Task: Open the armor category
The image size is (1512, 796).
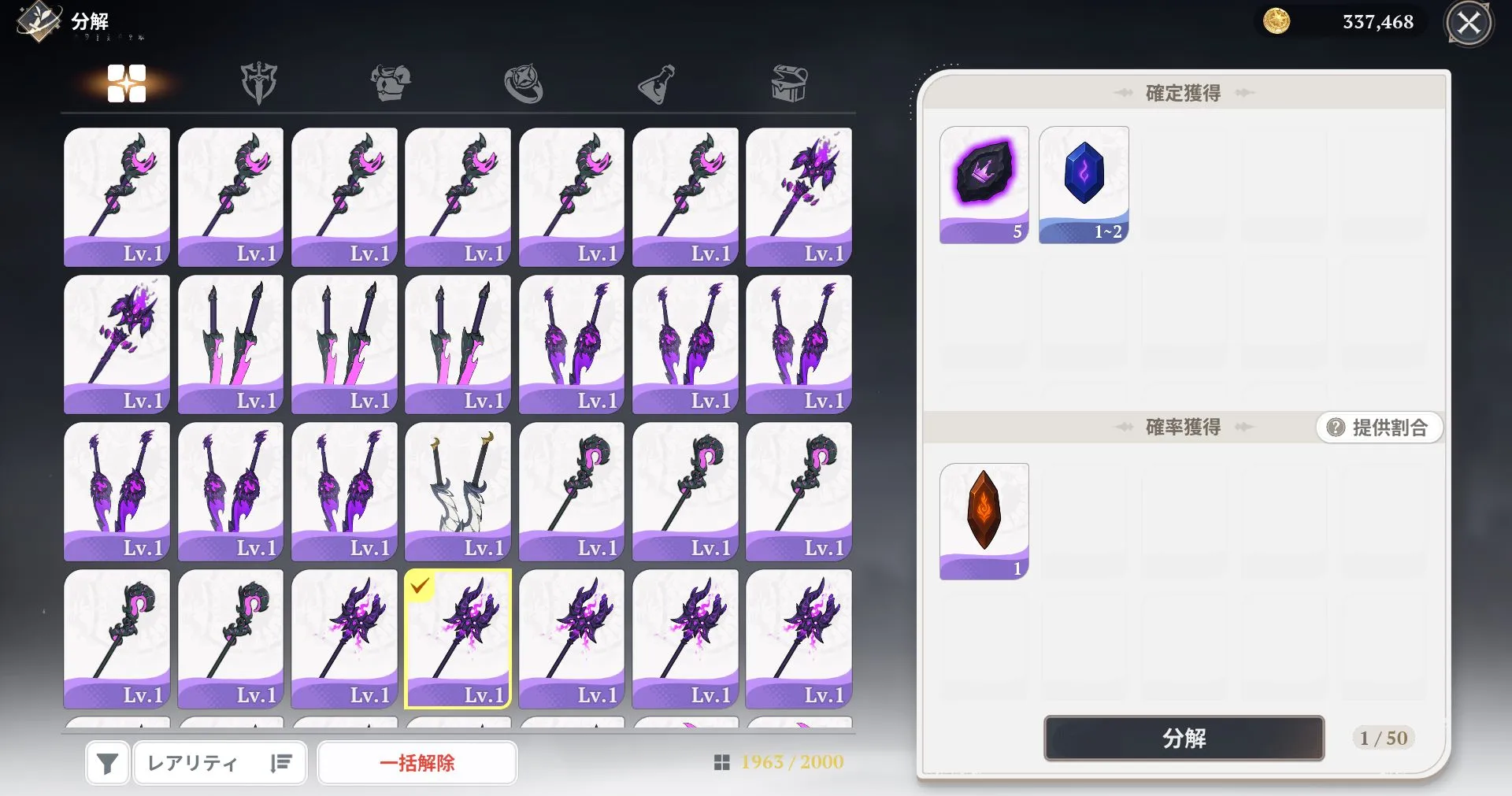Action: [391, 84]
